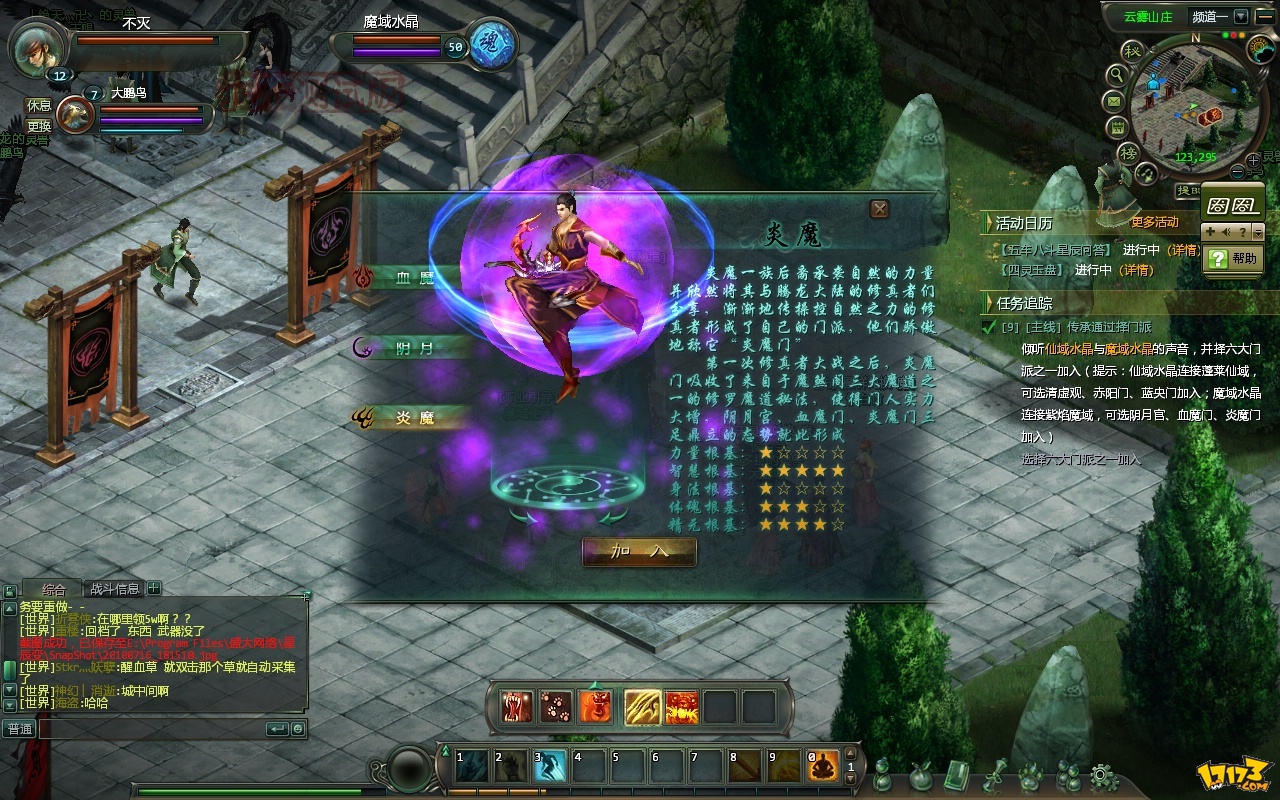Choose the 阴月 faction option
The image size is (1280, 800).
point(413,347)
